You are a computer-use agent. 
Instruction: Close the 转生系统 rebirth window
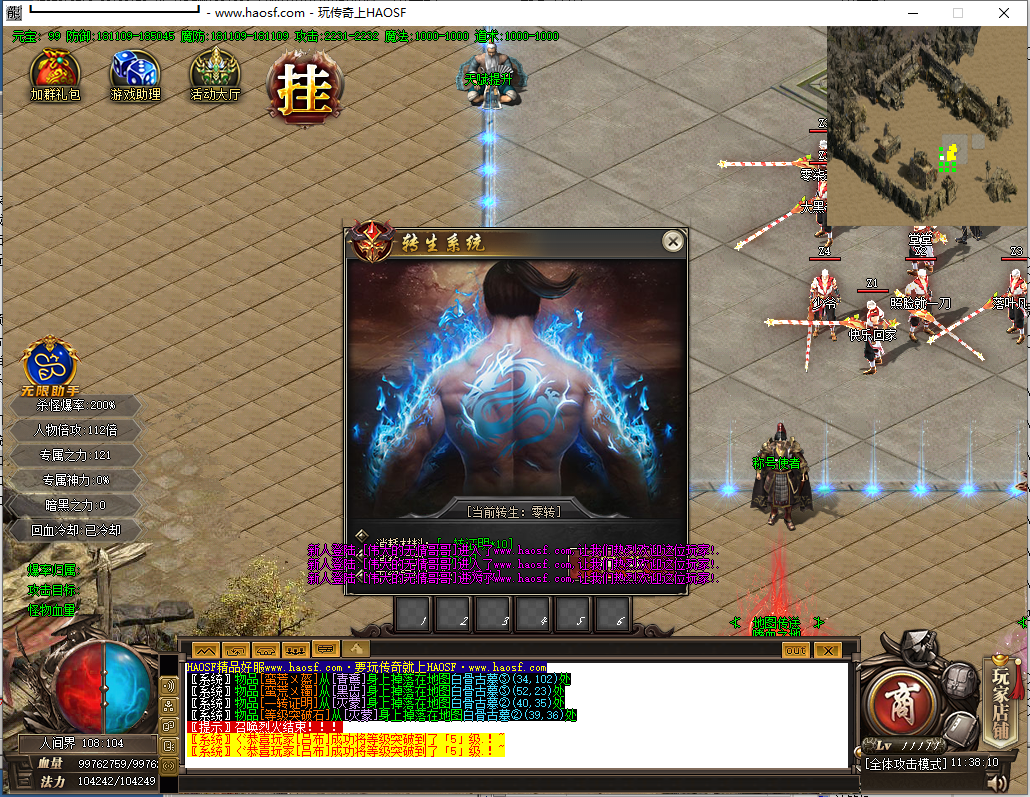point(673,241)
